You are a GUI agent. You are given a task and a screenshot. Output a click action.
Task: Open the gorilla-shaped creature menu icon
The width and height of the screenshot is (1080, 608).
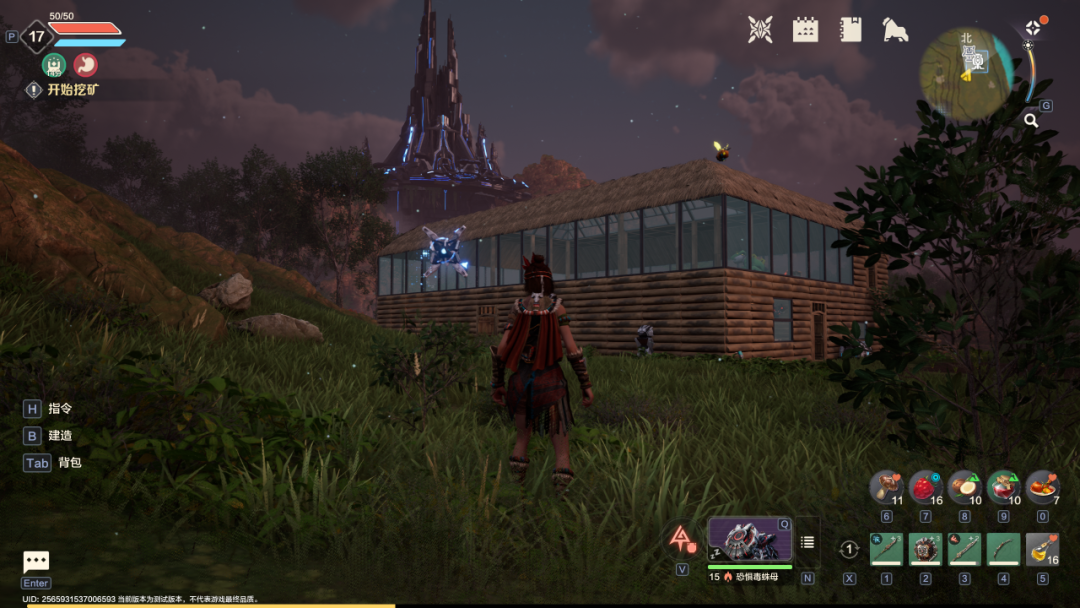coord(895,30)
